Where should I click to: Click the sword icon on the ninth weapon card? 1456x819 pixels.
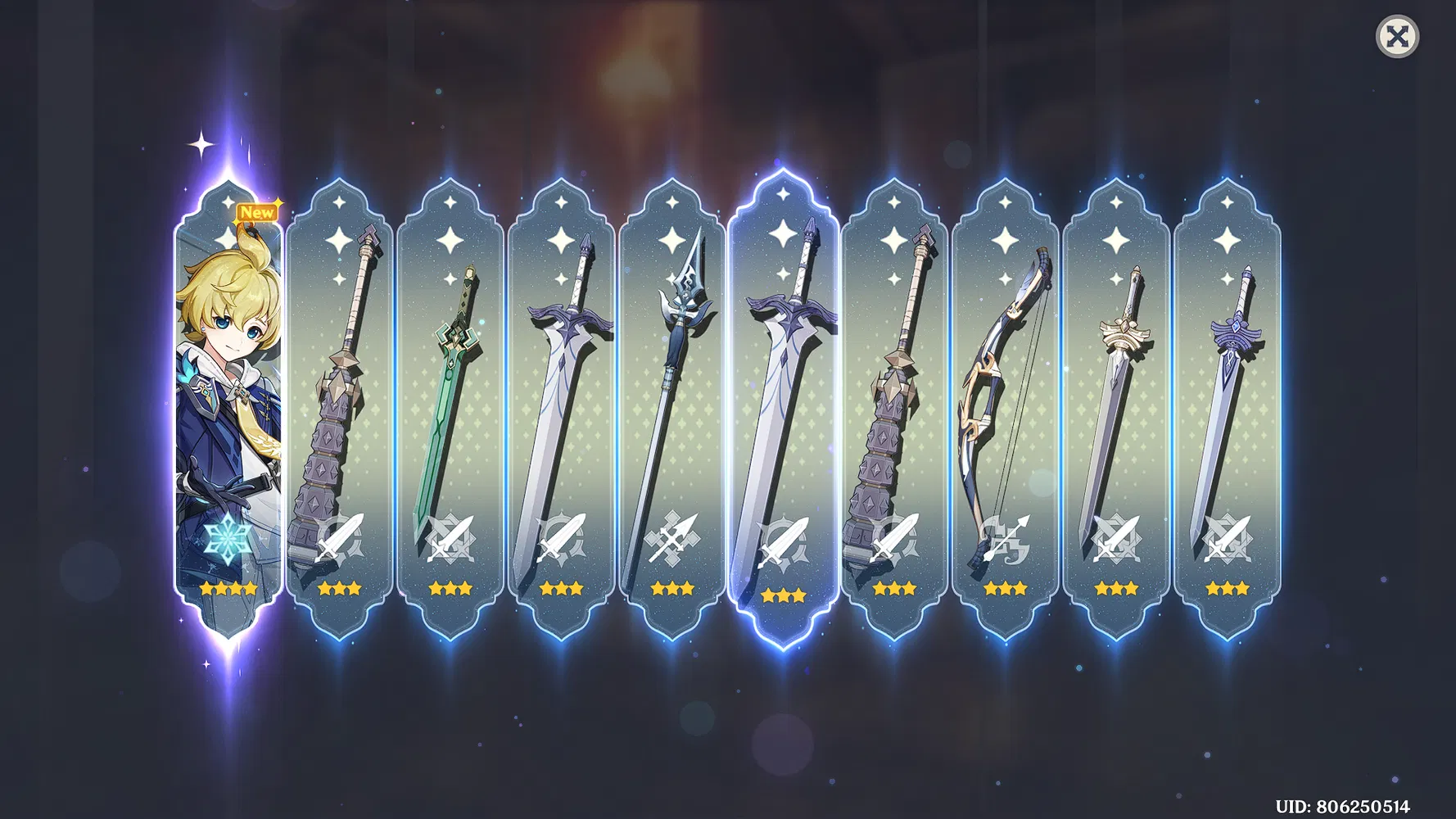click(x=1116, y=538)
